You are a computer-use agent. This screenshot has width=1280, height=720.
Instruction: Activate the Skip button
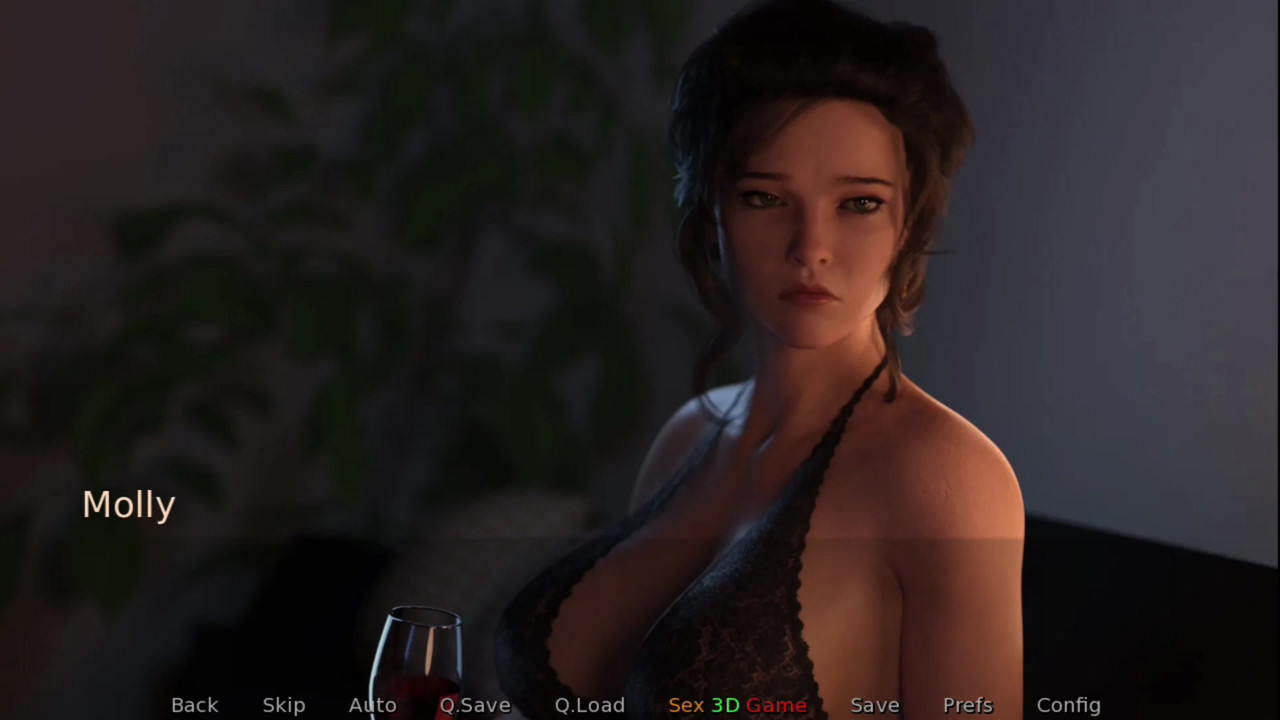click(x=284, y=705)
